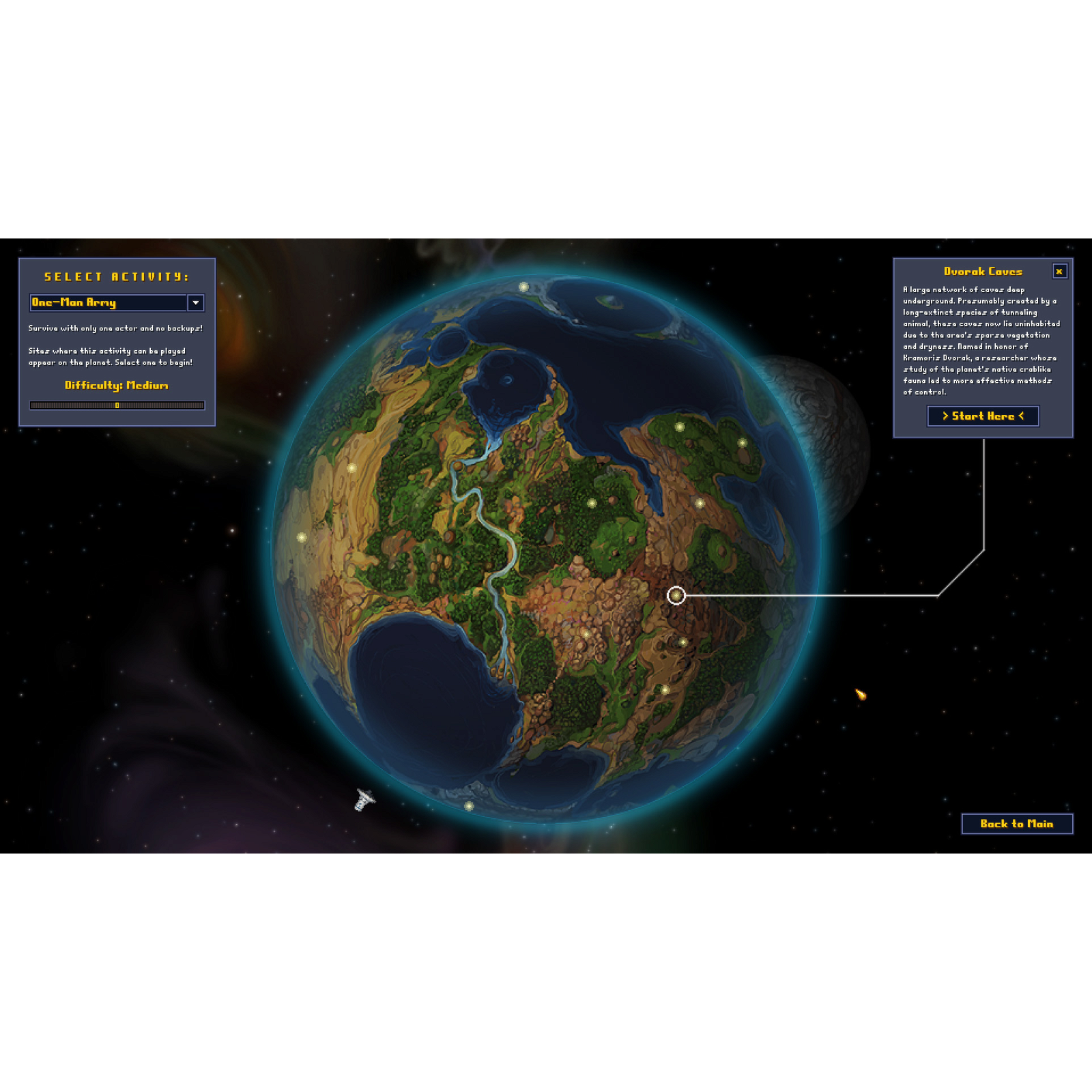Click the Back to Main button
This screenshot has height=1092, width=1092.
coord(1018,824)
